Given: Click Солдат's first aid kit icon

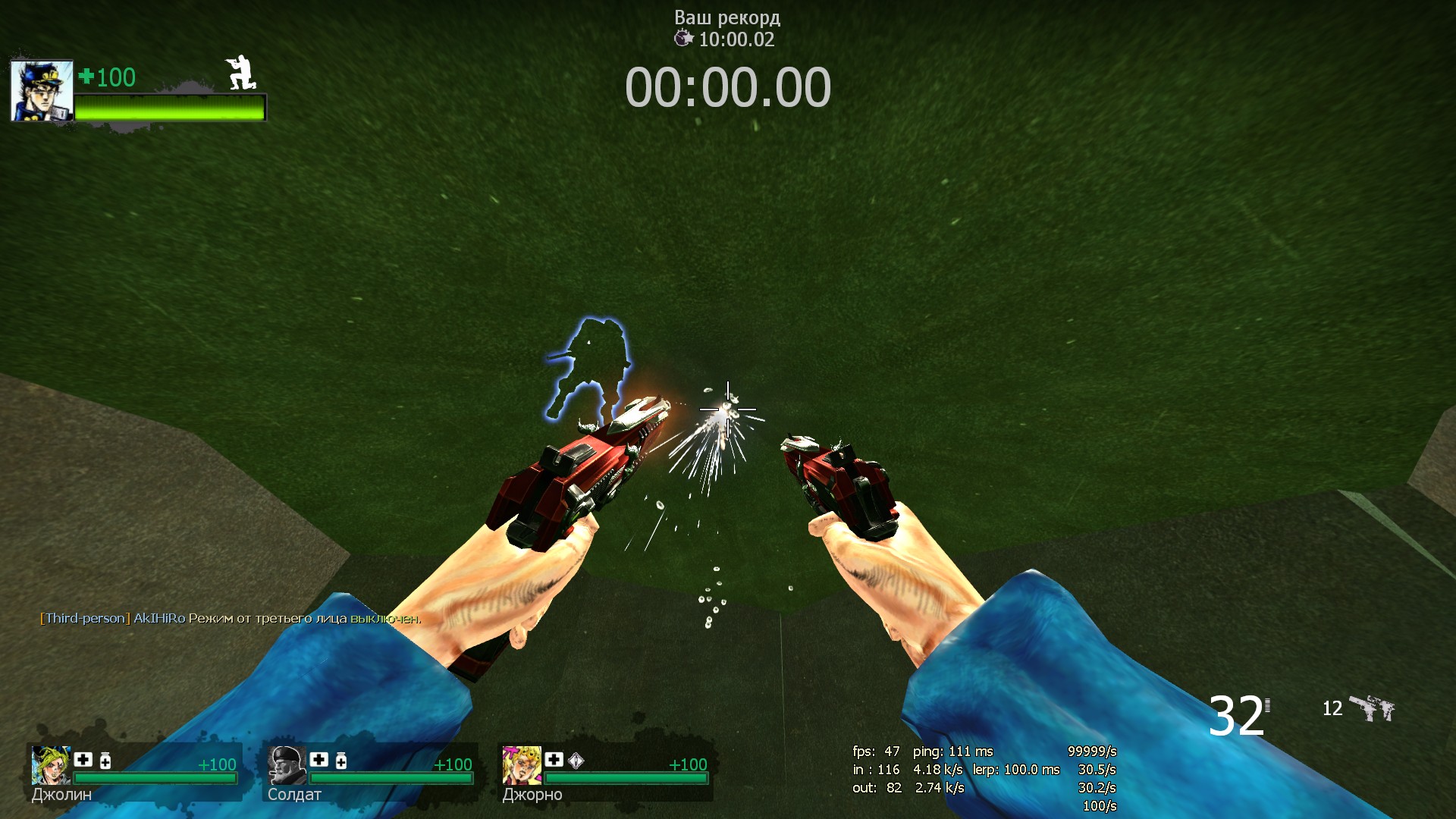Looking at the screenshot, I should [x=319, y=760].
